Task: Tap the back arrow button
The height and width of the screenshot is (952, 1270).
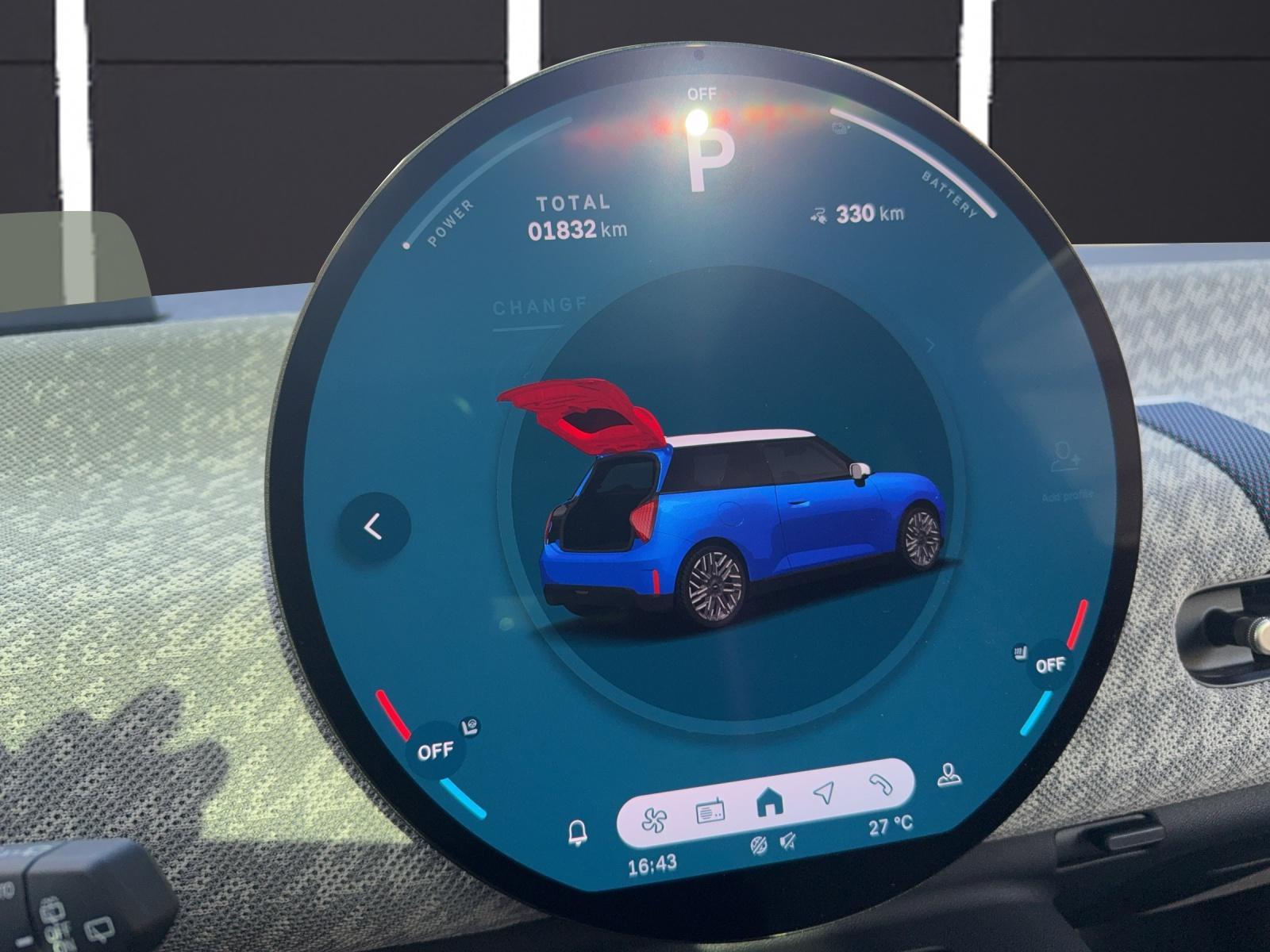Action: [374, 528]
